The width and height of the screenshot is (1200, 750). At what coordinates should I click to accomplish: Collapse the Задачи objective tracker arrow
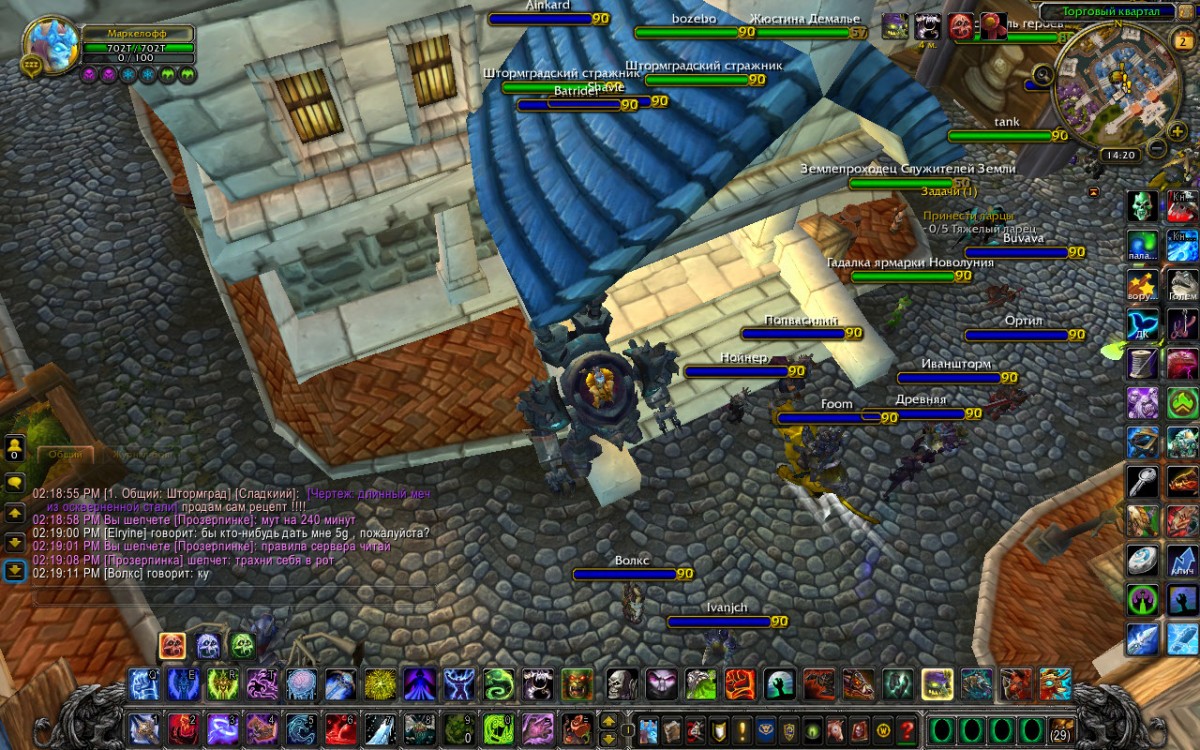tap(1095, 191)
